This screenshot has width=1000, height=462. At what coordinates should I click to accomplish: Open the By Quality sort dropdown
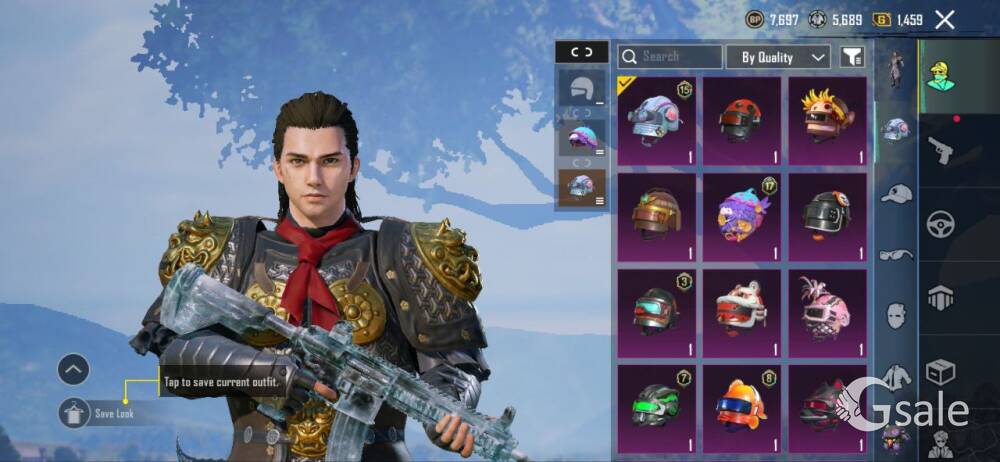click(778, 57)
